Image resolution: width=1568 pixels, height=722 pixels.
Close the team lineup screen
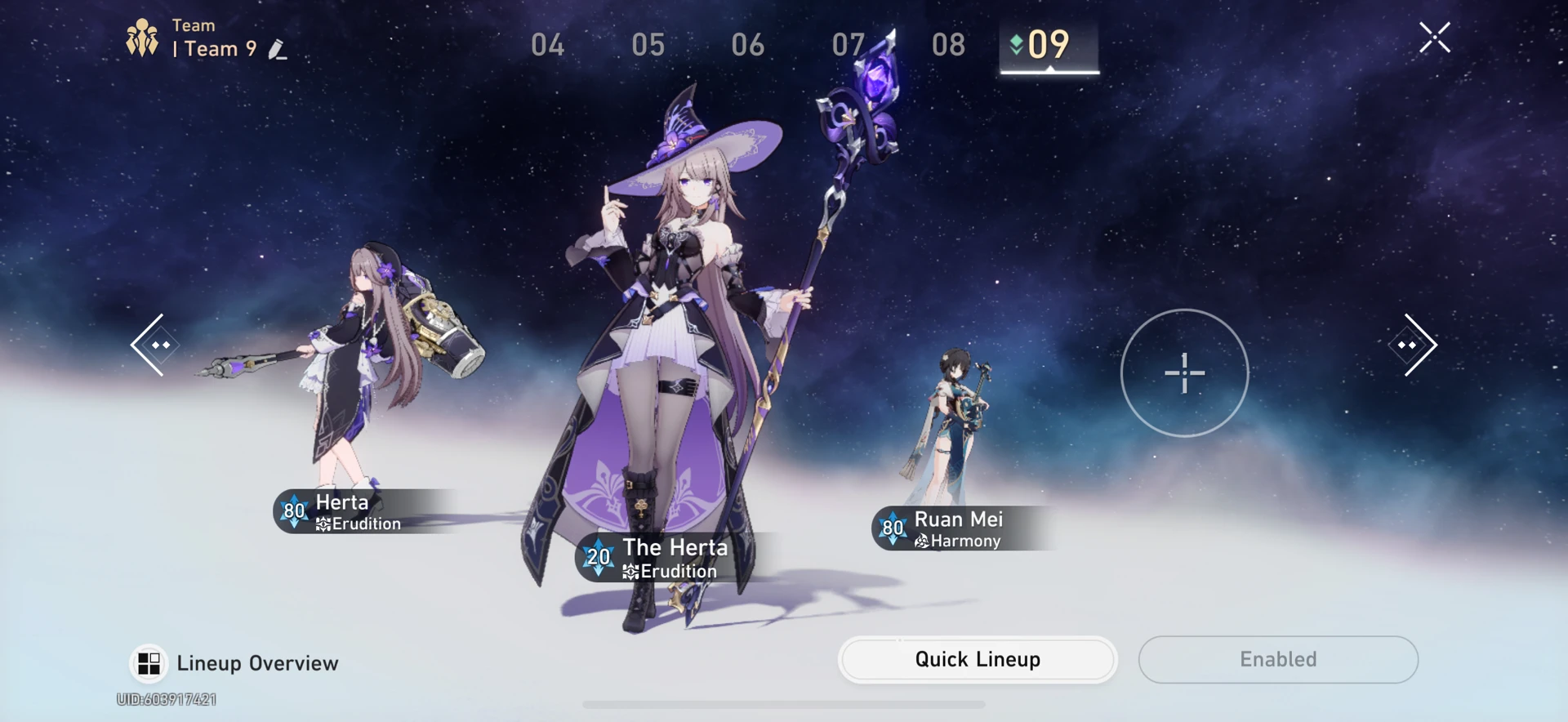[1435, 38]
